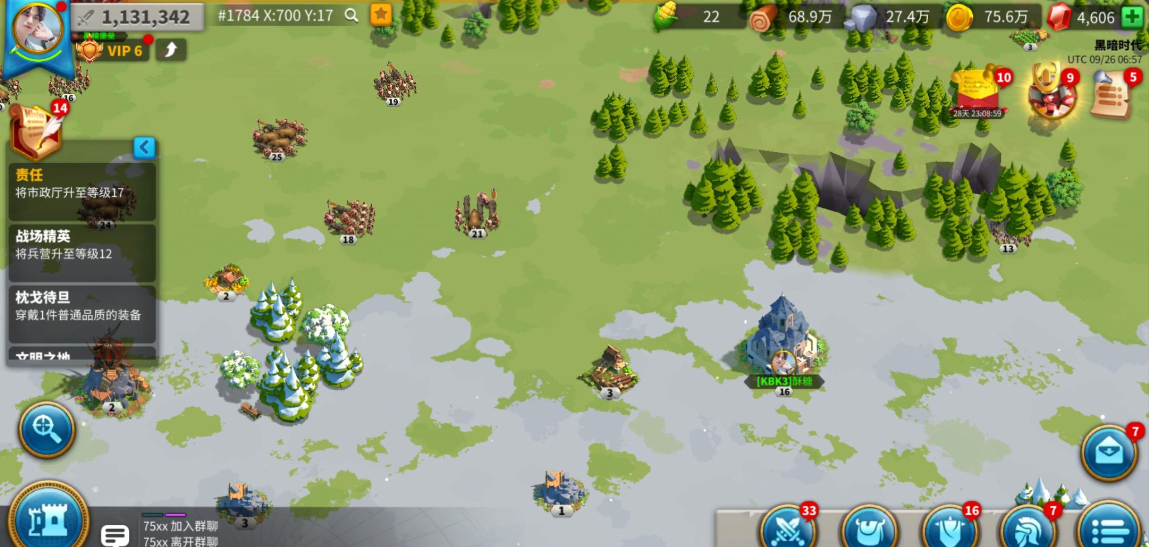Open the scroll with lightbulb icon
The height and width of the screenshot is (547, 1149).
click(1111, 95)
